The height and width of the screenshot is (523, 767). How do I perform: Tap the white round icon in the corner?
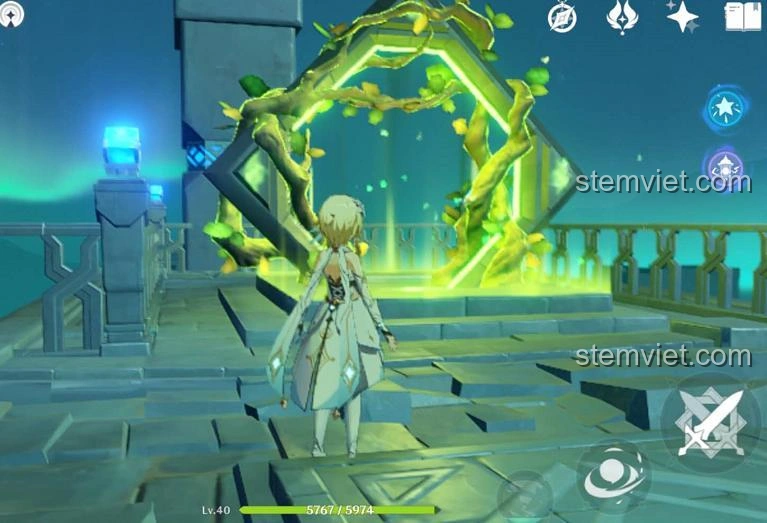tap(12, 14)
